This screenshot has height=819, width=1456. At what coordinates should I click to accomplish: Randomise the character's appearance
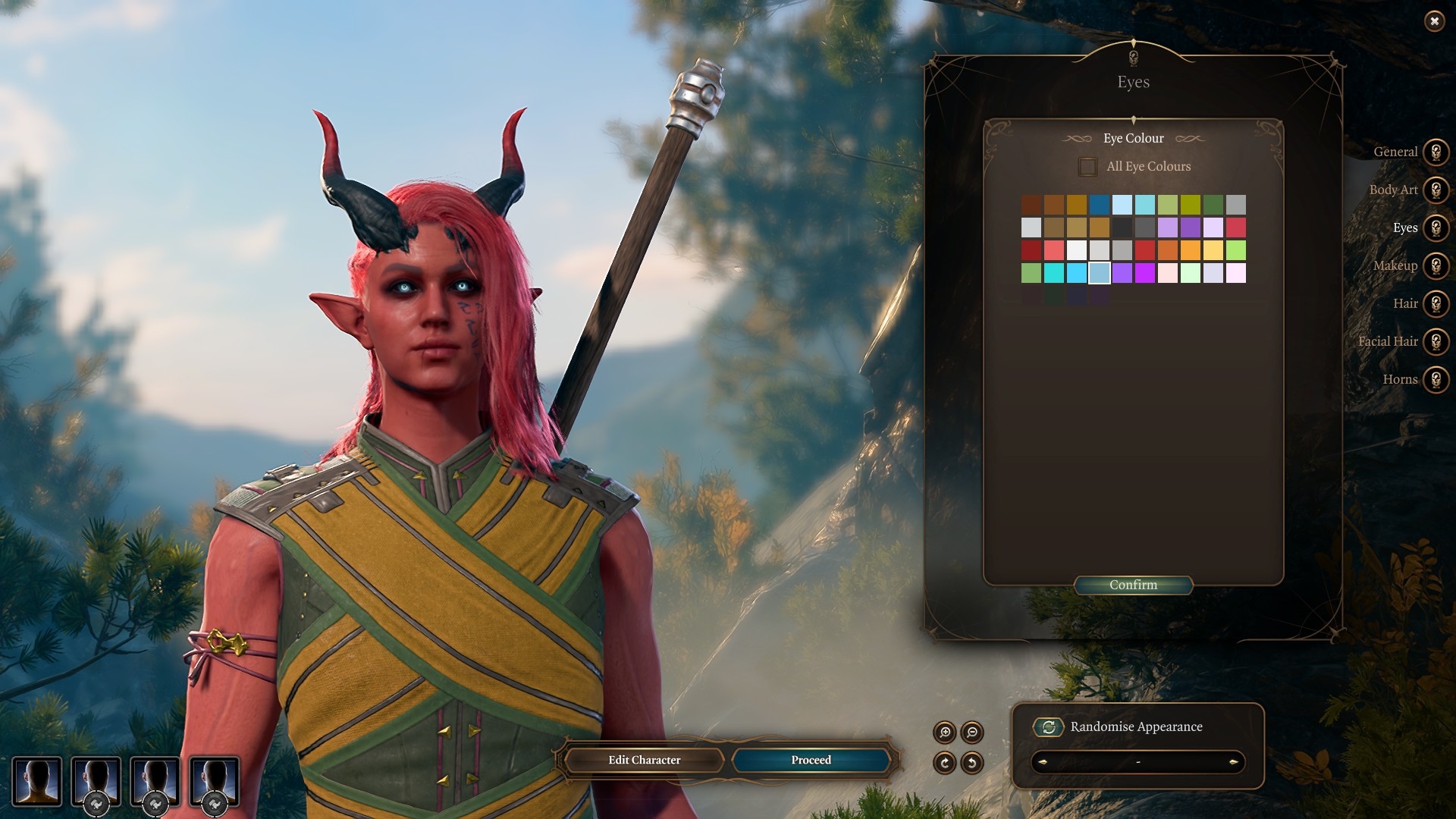pyautogui.click(x=1049, y=727)
